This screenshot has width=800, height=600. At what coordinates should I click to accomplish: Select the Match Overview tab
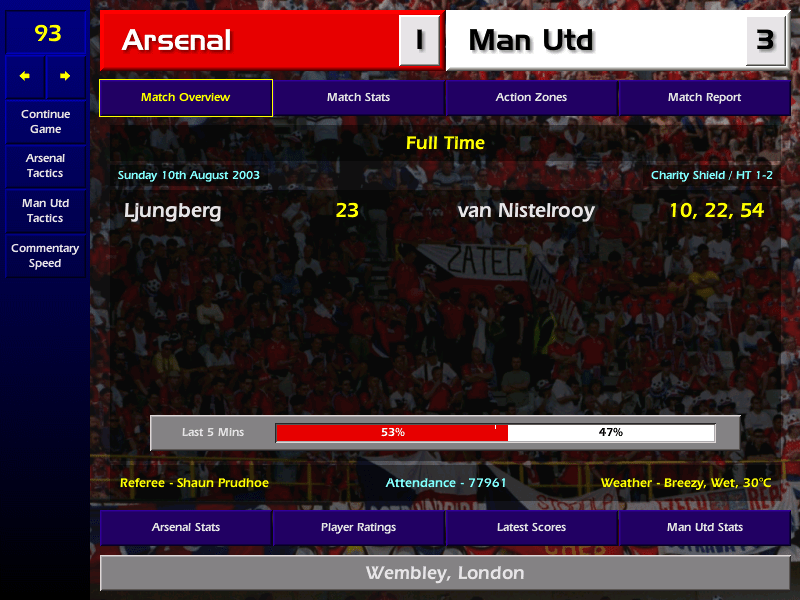[185, 98]
